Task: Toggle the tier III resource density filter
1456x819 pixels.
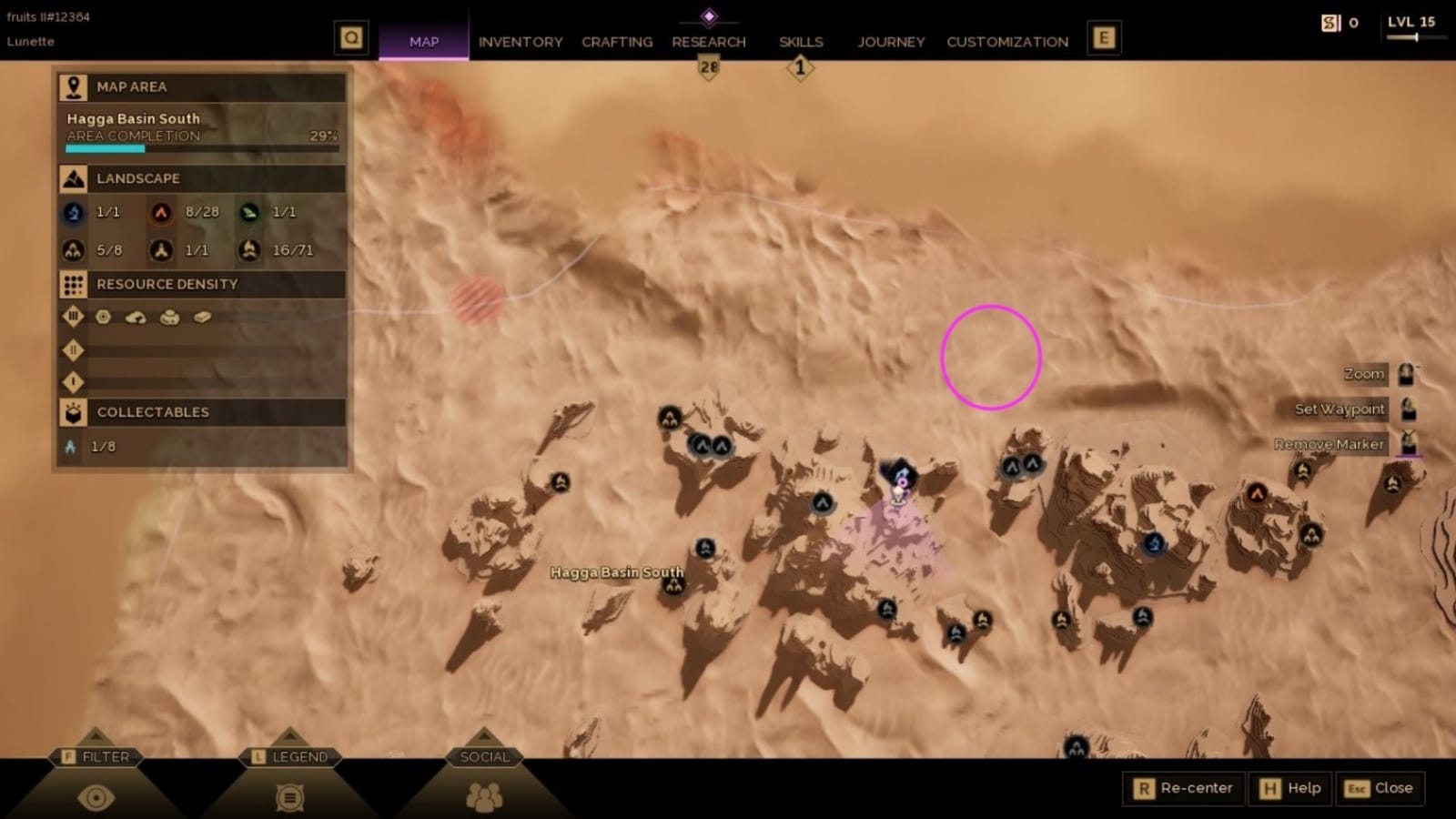Action: pos(72,317)
